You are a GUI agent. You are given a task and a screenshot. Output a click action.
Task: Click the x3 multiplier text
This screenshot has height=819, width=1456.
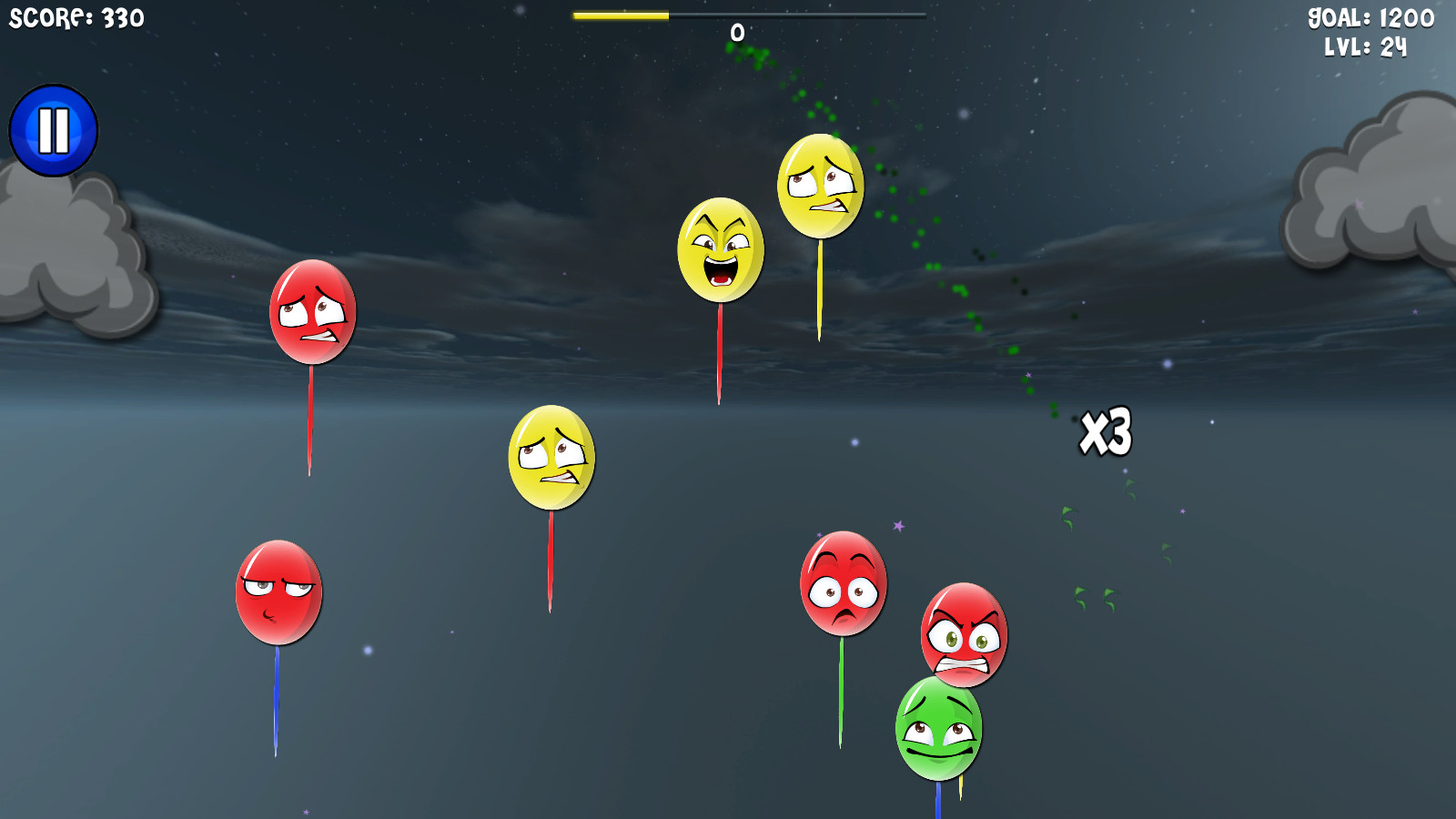coord(1106,431)
